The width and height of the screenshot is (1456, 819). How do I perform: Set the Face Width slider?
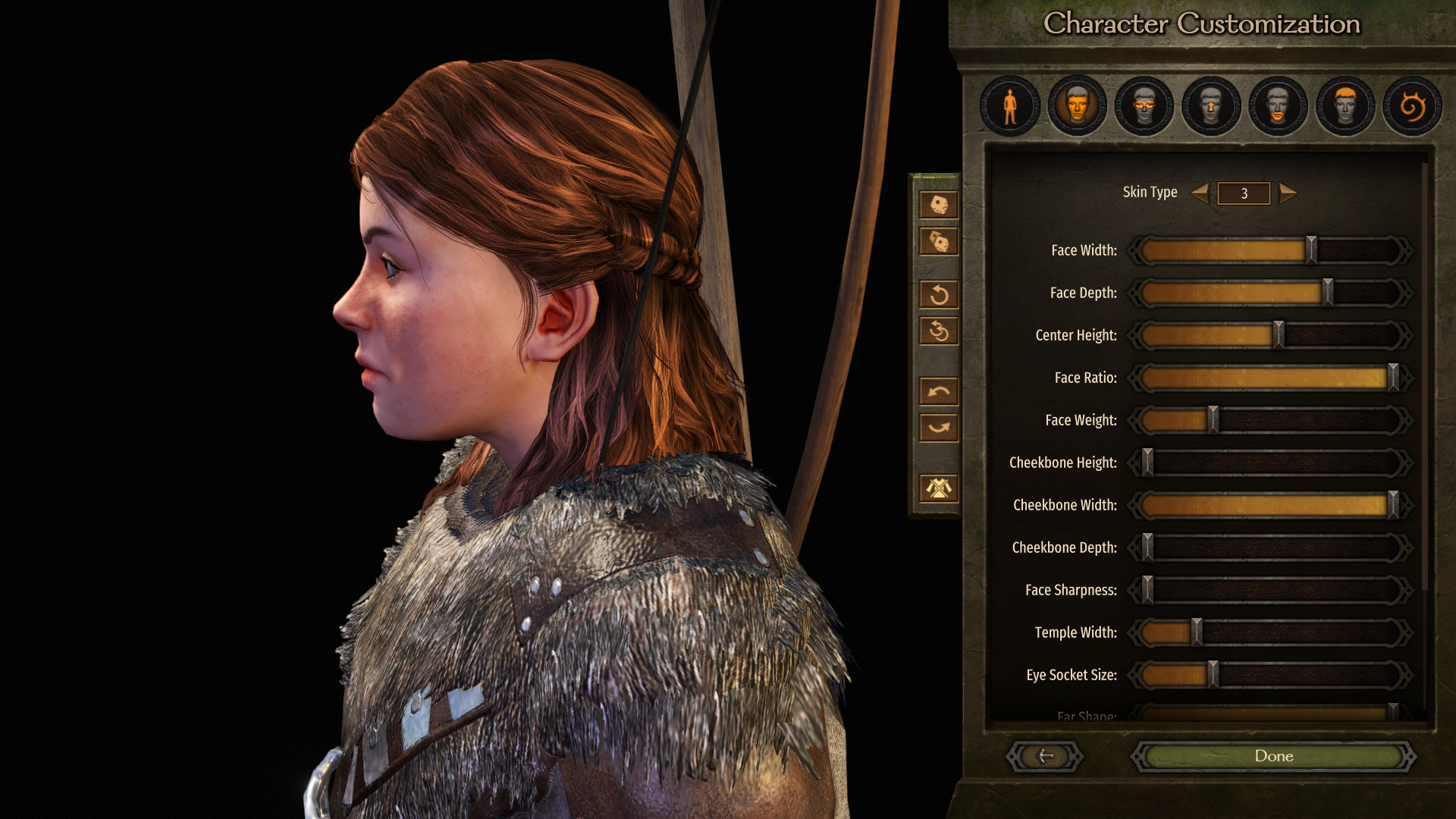[x=1310, y=250]
